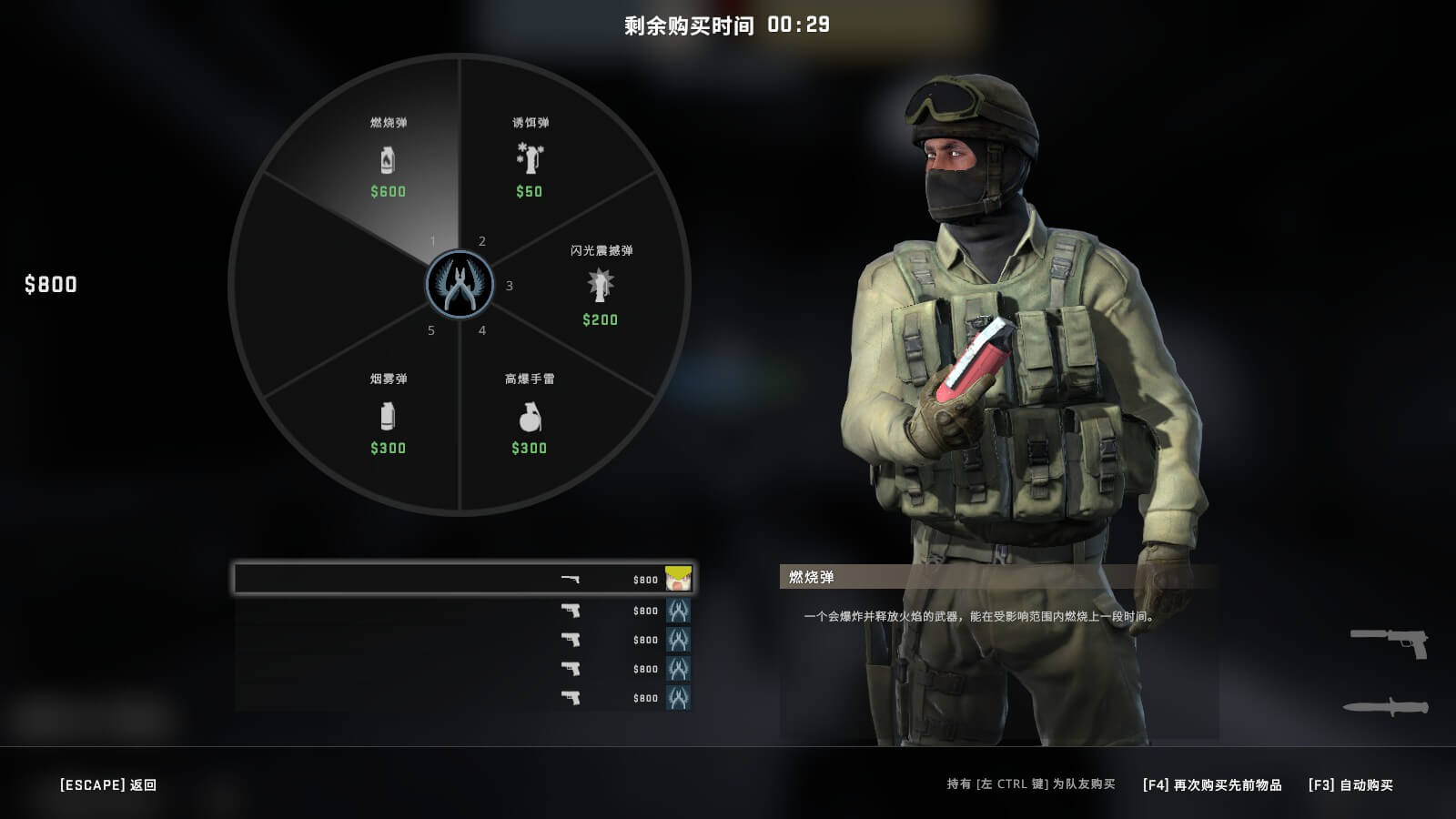Select the incendiary grenade (燃烧弹) wheel segment

click(x=389, y=164)
